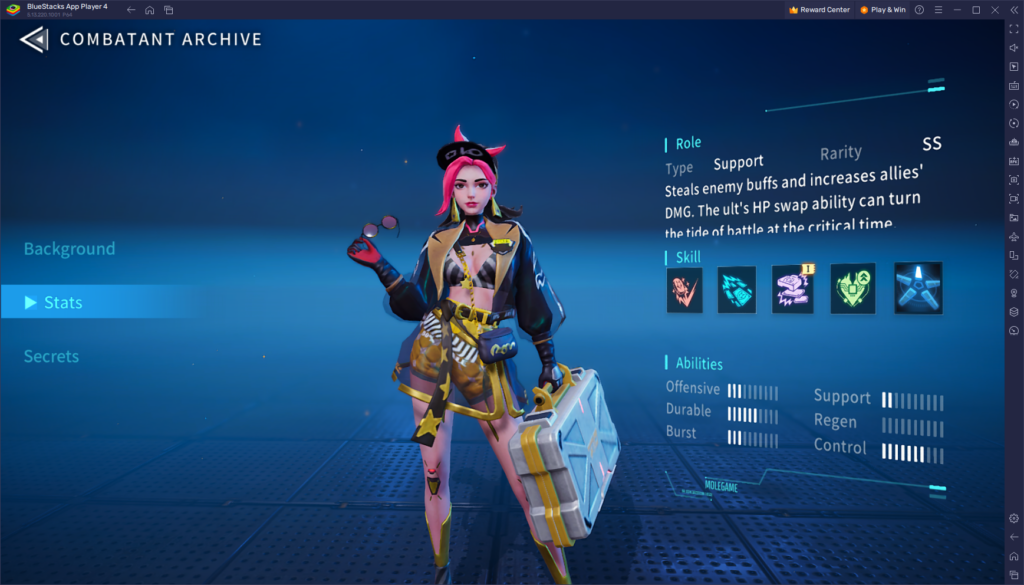Switch to the Secrets section
The width and height of the screenshot is (1024, 585).
tap(52, 356)
